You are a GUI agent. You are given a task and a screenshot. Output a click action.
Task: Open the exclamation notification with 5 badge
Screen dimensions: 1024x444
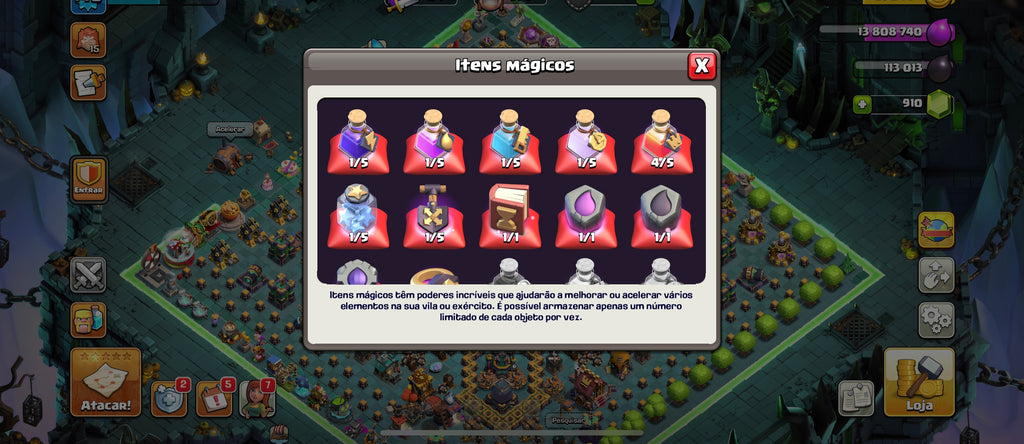click(x=214, y=398)
